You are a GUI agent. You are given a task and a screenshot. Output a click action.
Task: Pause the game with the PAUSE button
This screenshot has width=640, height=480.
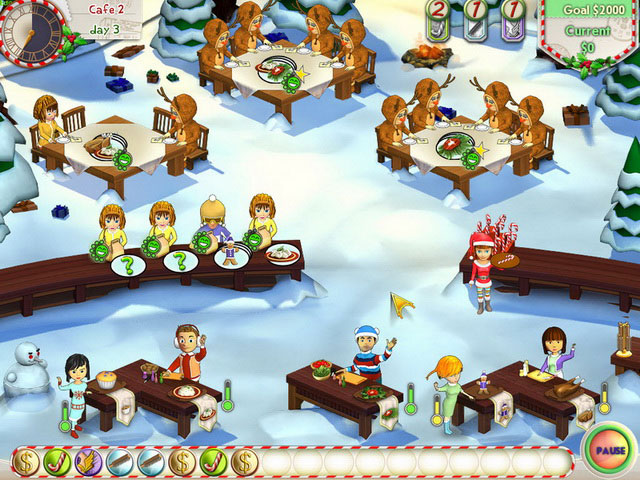606,446
